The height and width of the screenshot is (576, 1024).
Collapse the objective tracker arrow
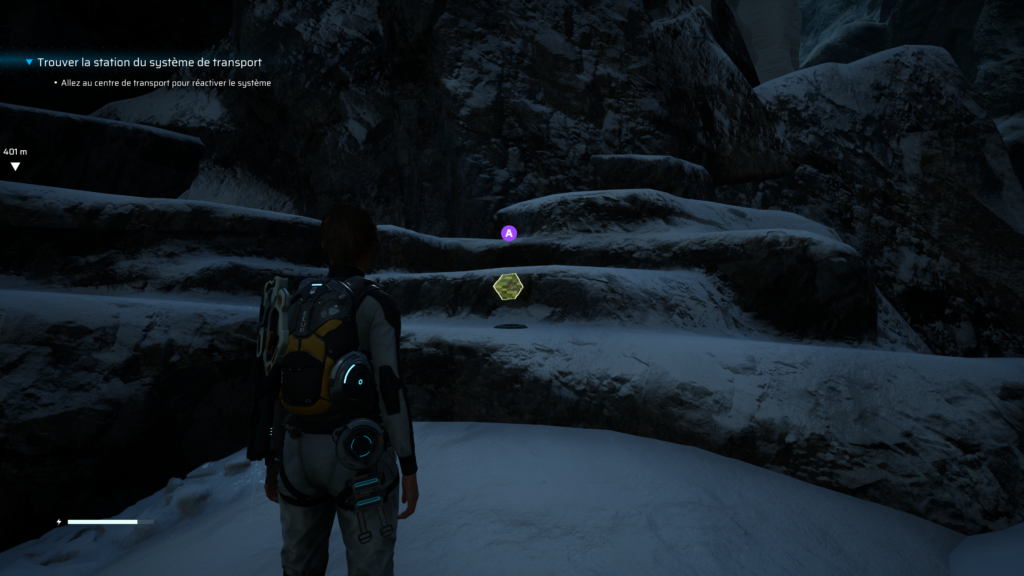[x=29, y=62]
